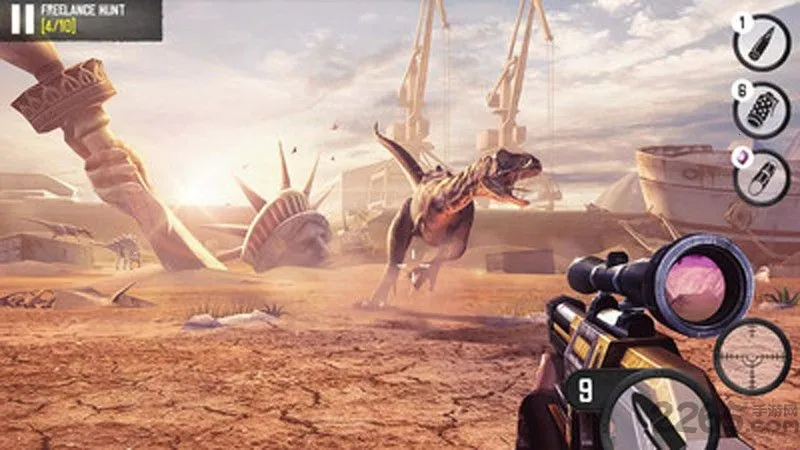The width and height of the screenshot is (800, 450).
Task: Select the single bullet ammo power-up
Action: pos(762,43)
